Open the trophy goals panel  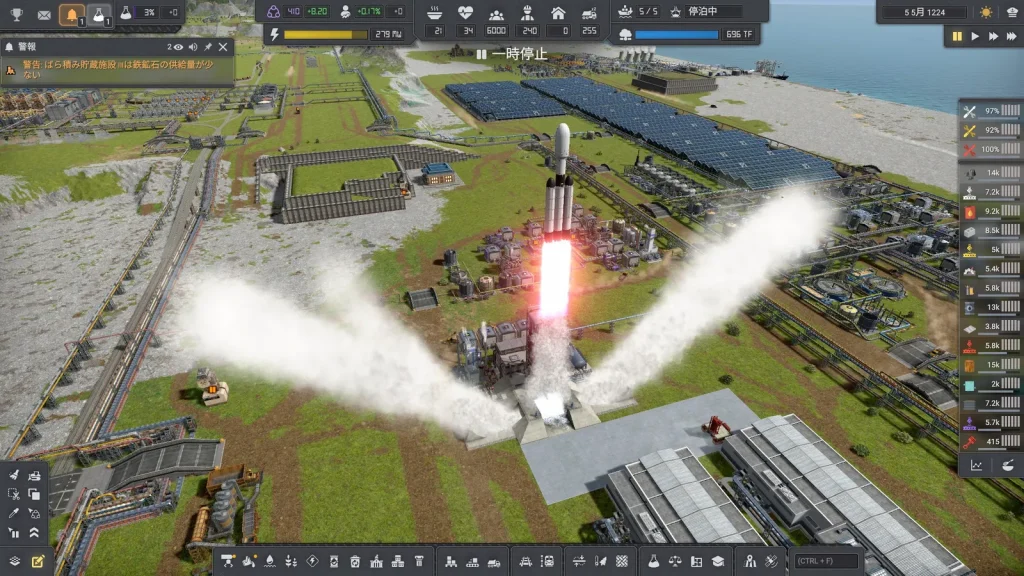pyautogui.click(x=15, y=14)
